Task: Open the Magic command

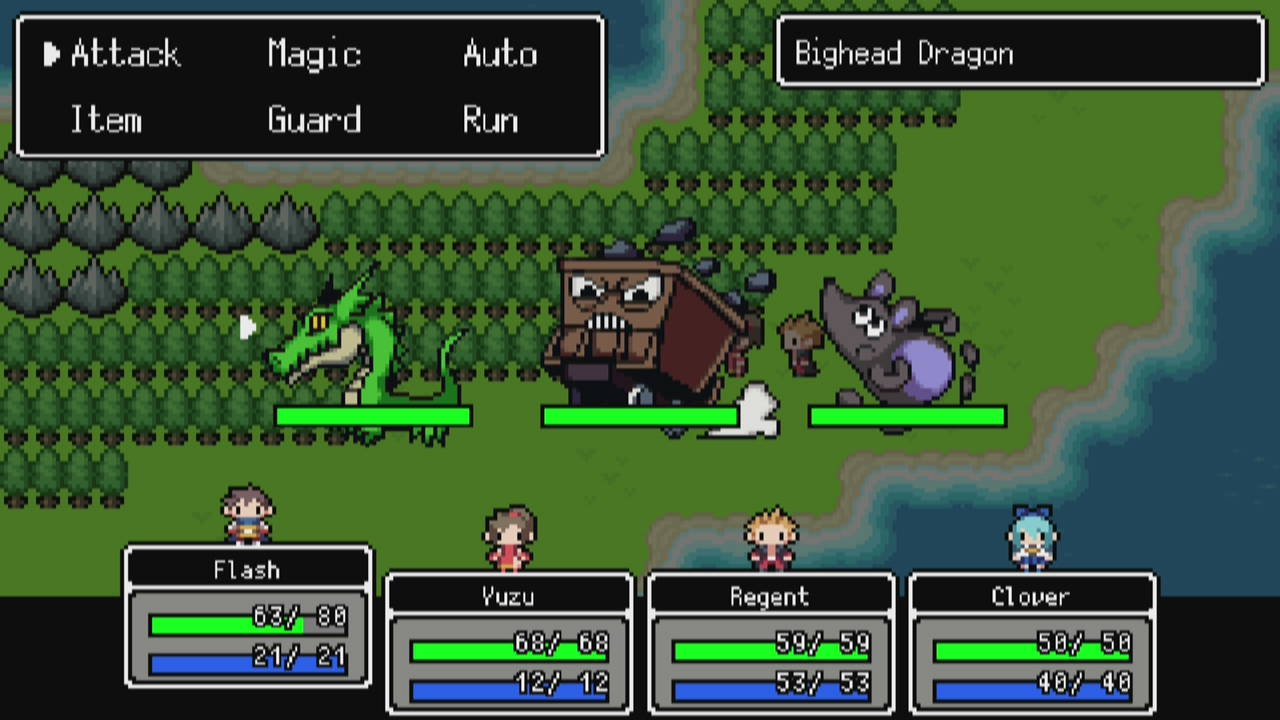Action: (313, 55)
